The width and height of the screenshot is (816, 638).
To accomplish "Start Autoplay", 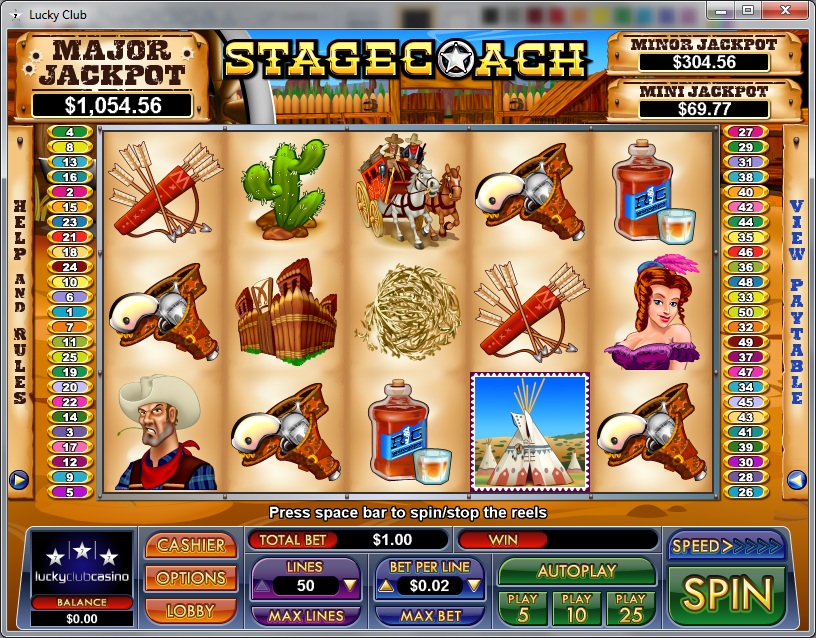I will click(576, 571).
